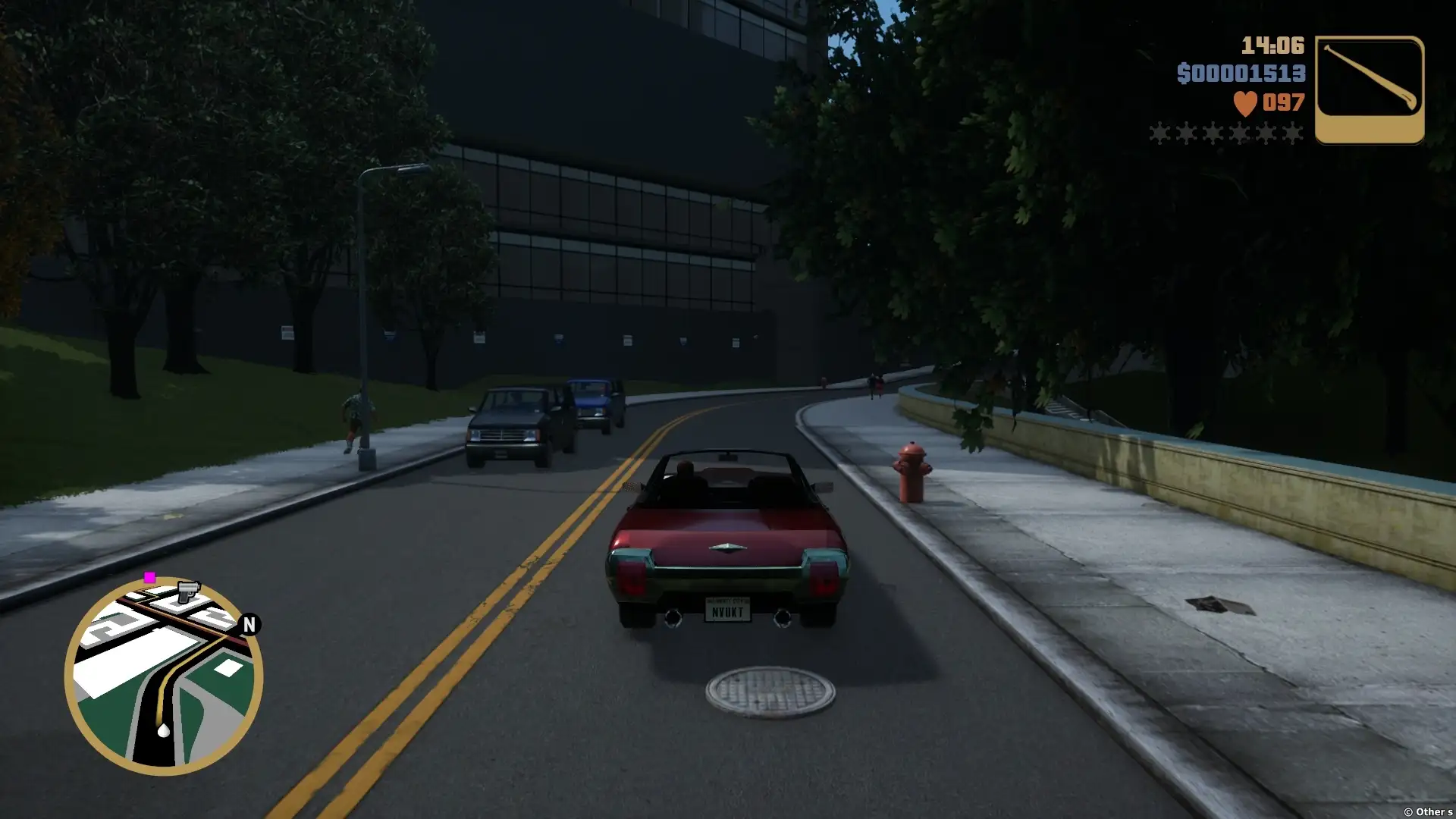The width and height of the screenshot is (1456, 819).
Task: Select the baseball bat weapon icon
Action: [1369, 89]
